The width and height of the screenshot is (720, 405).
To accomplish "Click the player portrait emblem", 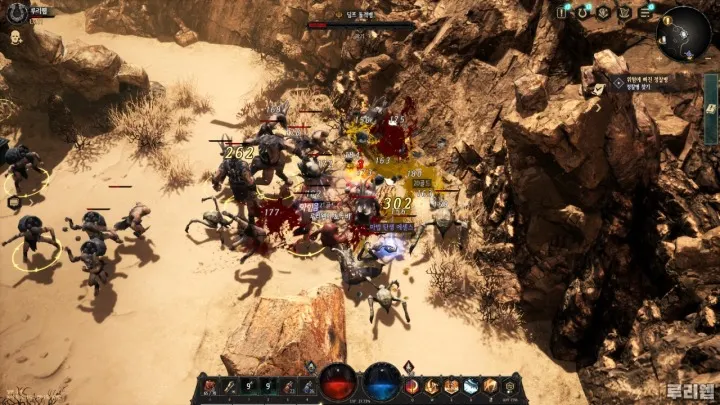I will 15,13.
